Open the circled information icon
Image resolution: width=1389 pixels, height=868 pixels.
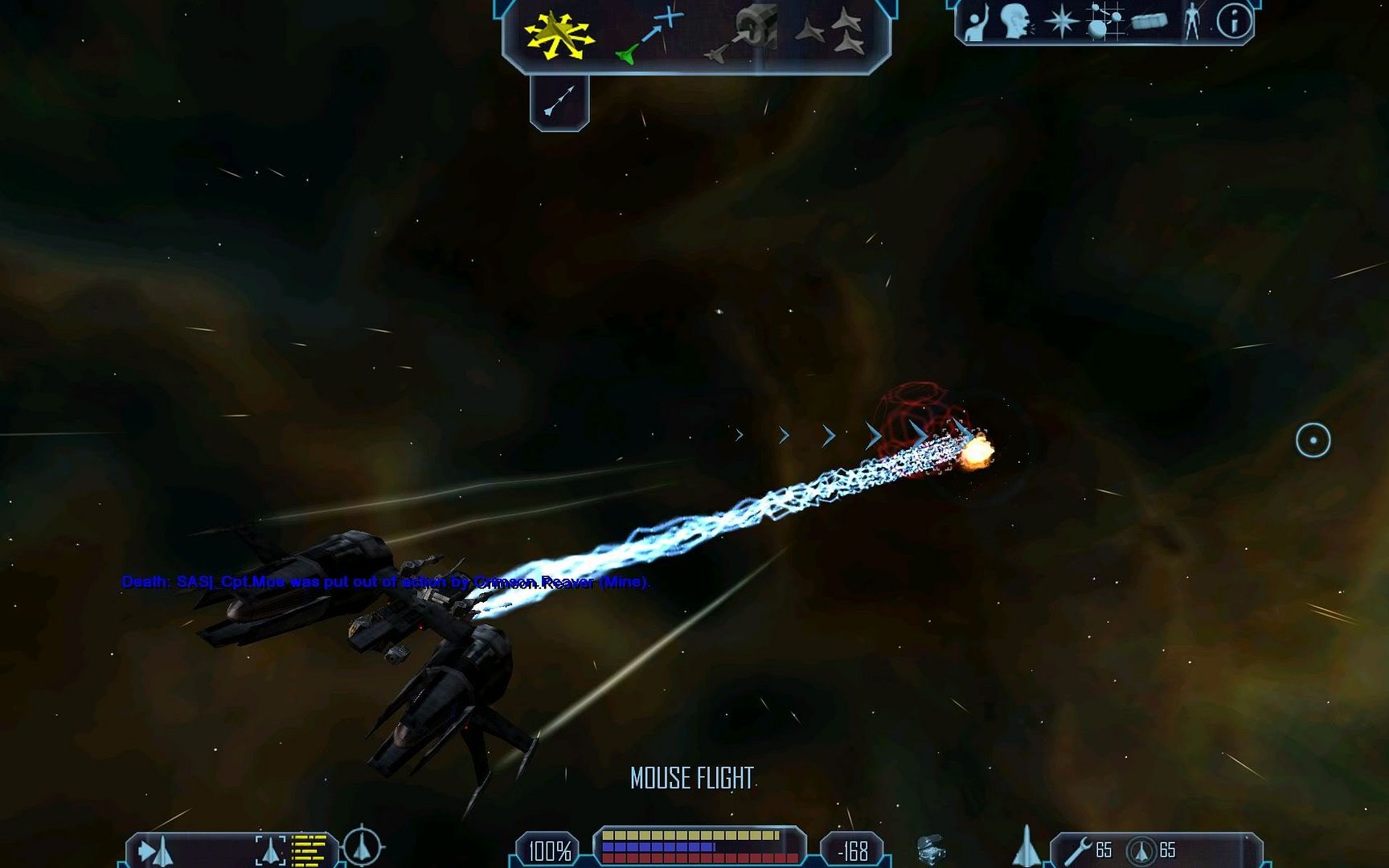click(x=1234, y=22)
